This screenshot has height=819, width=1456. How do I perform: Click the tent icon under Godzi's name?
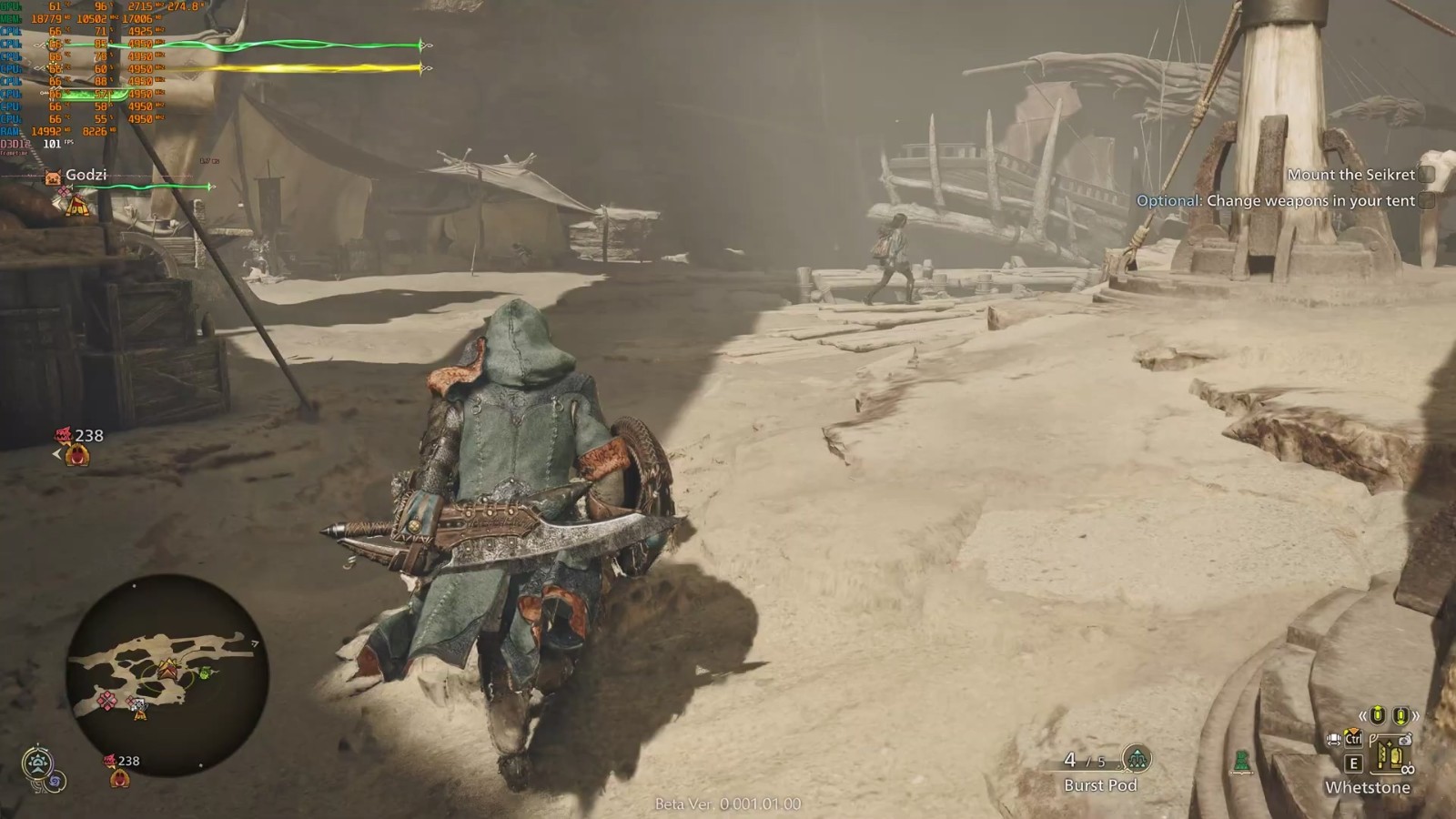(x=76, y=205)
